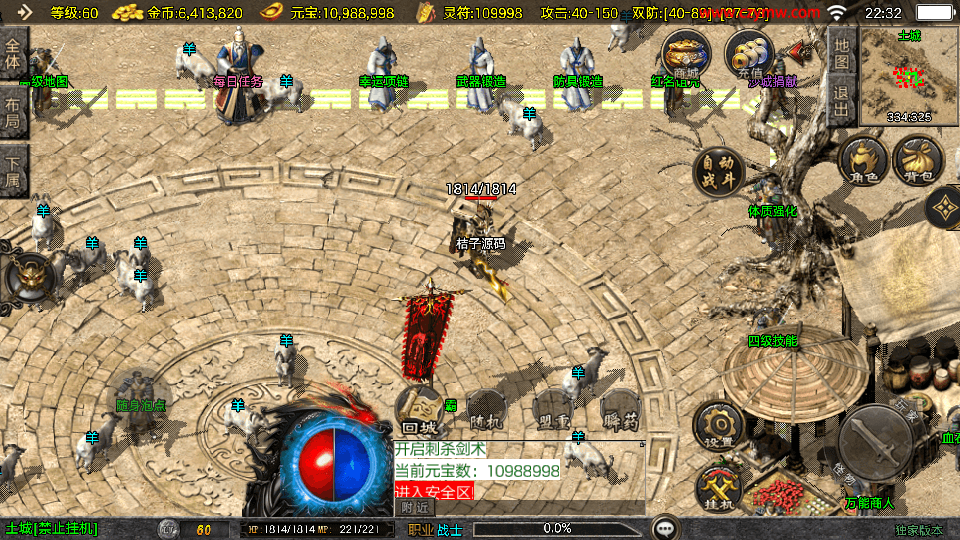Toggle the 挂机 auto-idle button
Screen dimensions: 960x540
coord(719,490)
